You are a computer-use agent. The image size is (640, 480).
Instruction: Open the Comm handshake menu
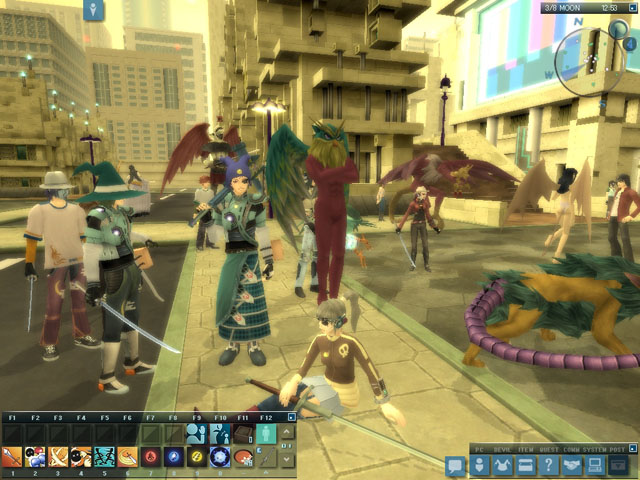(571, 465)
